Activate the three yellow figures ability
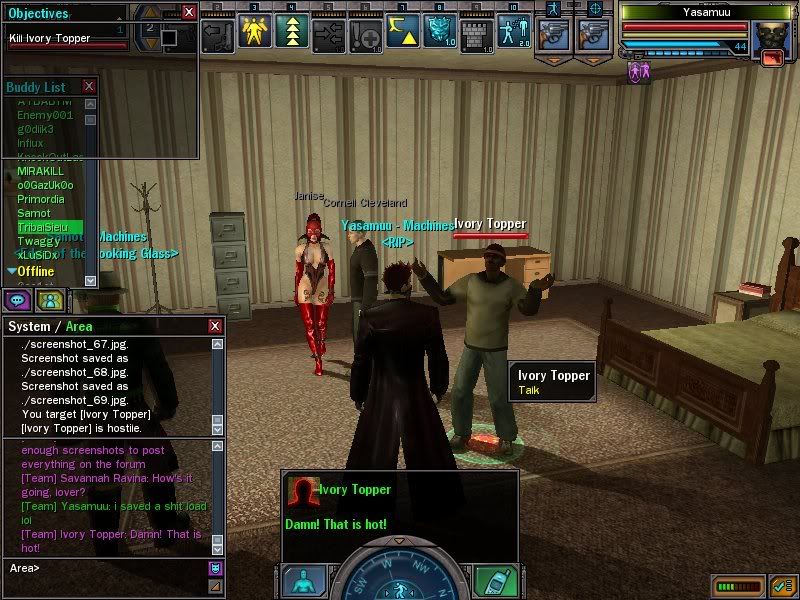800x600 pixels. pyautogui.click(x=254, y=33)
